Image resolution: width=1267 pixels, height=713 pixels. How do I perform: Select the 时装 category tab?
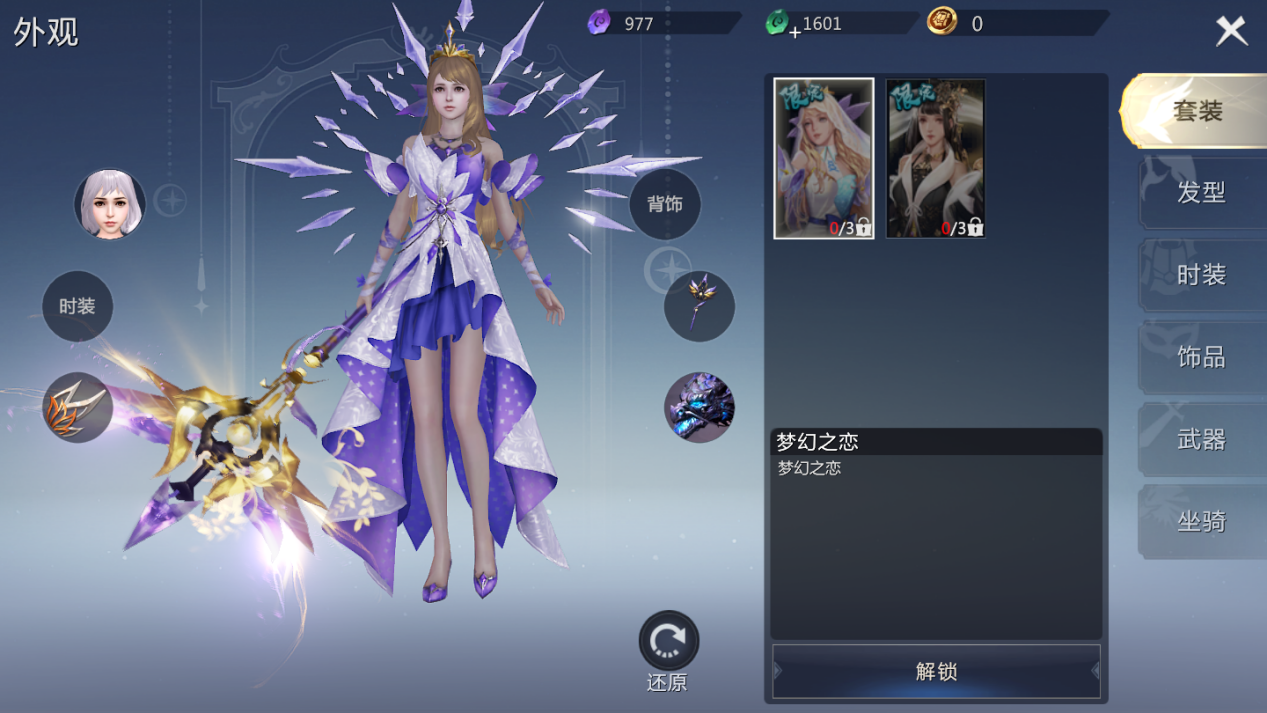(x=1200, y=274)
